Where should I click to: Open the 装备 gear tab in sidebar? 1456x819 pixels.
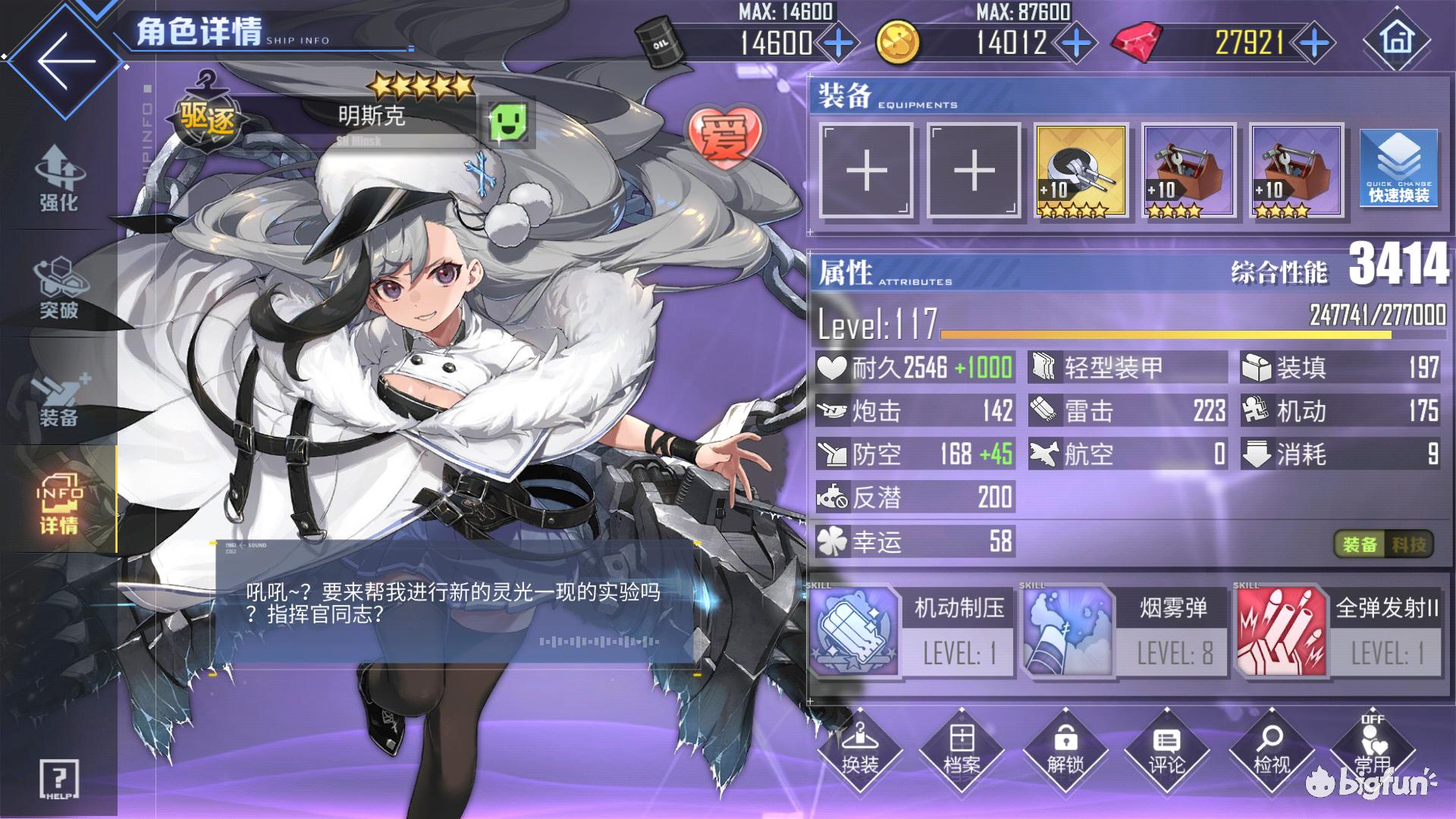(x=58, y=398)
